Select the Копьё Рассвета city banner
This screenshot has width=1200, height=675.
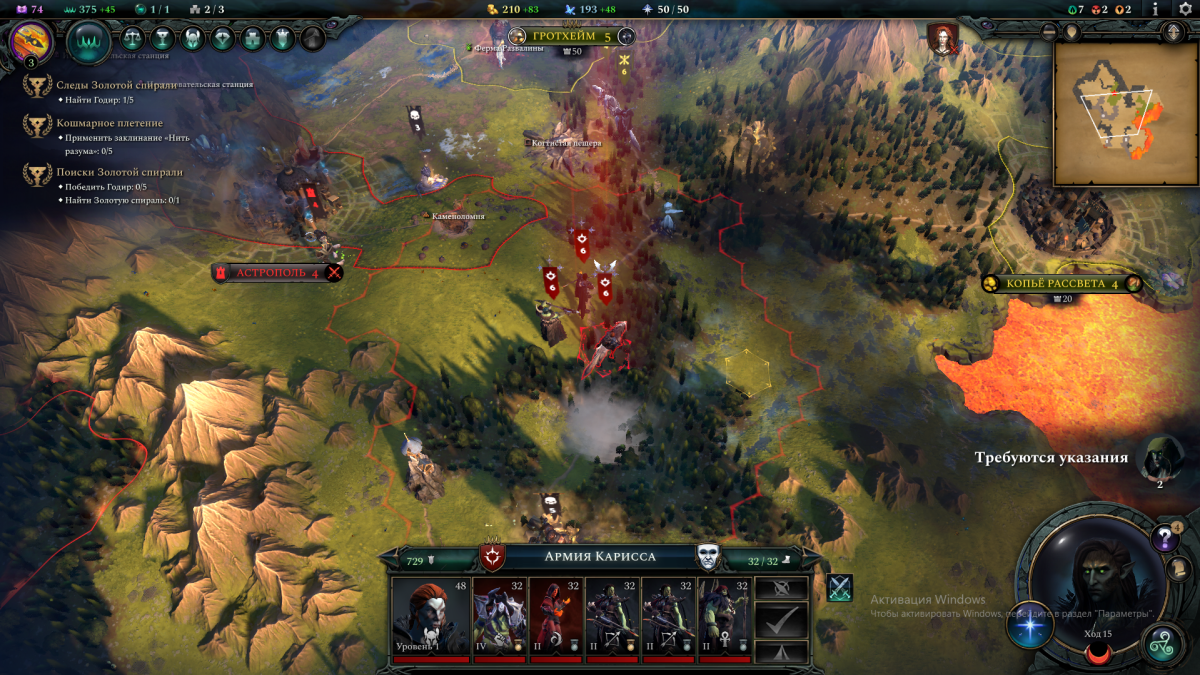click(1062, 283)
